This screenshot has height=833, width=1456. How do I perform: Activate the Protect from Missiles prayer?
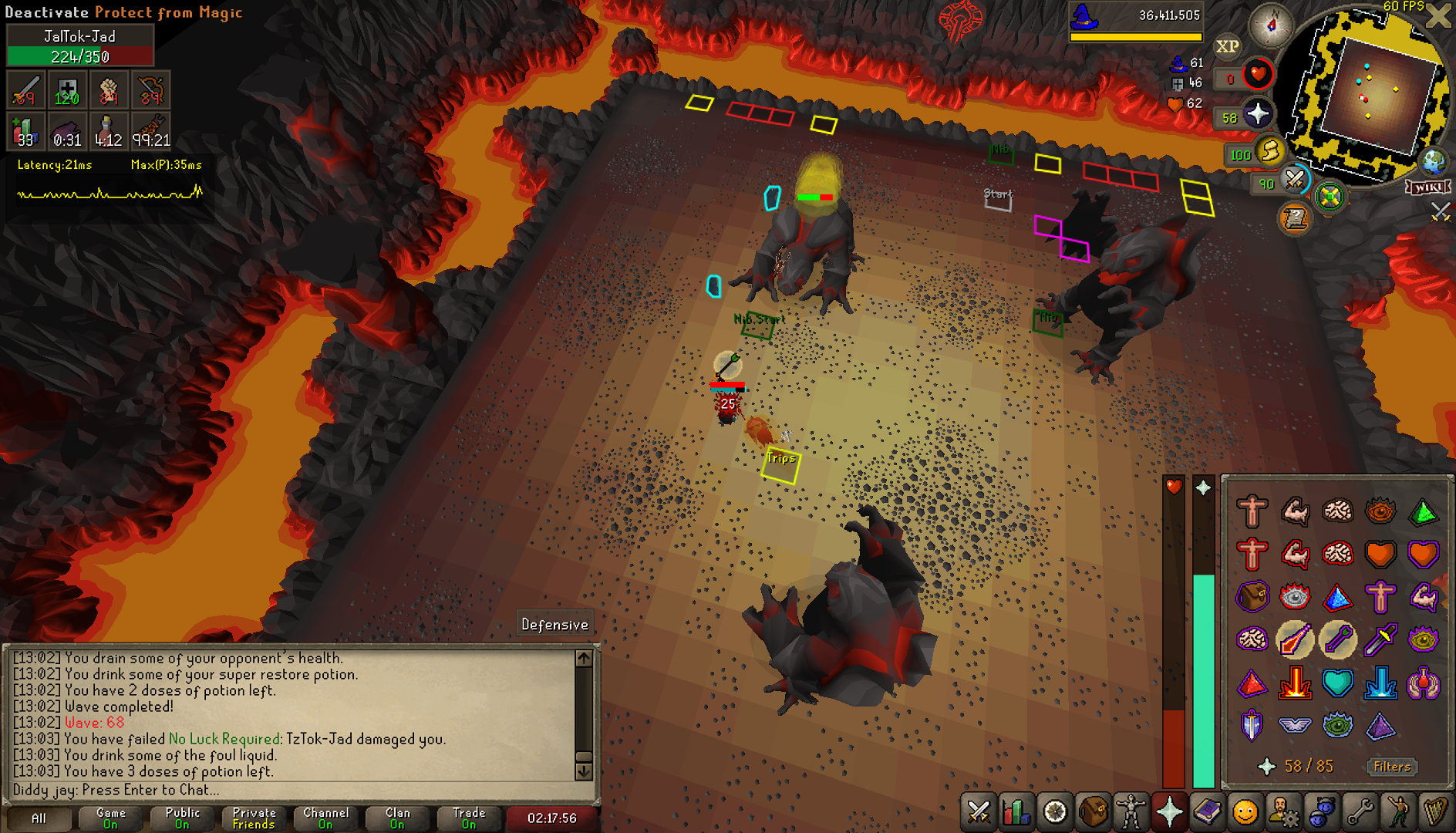1337,639
